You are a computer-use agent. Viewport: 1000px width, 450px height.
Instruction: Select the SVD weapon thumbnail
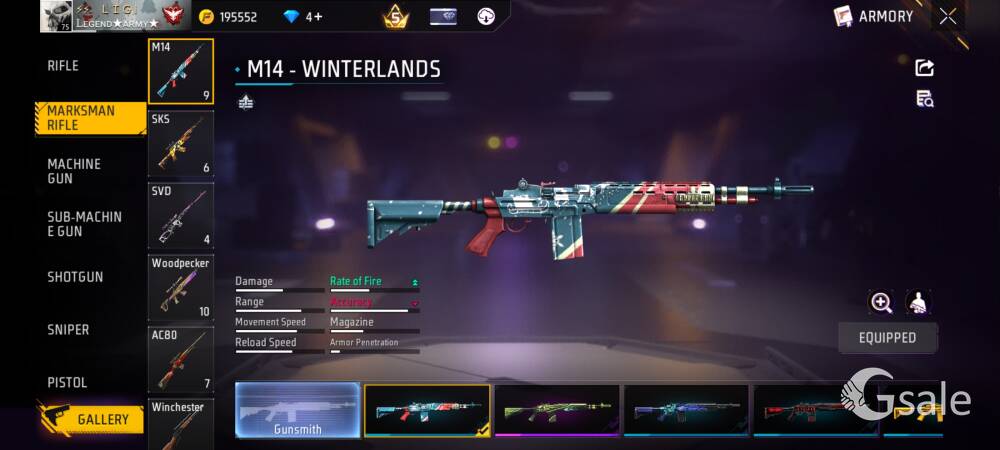pyautogui.click(x=181, y=215)
